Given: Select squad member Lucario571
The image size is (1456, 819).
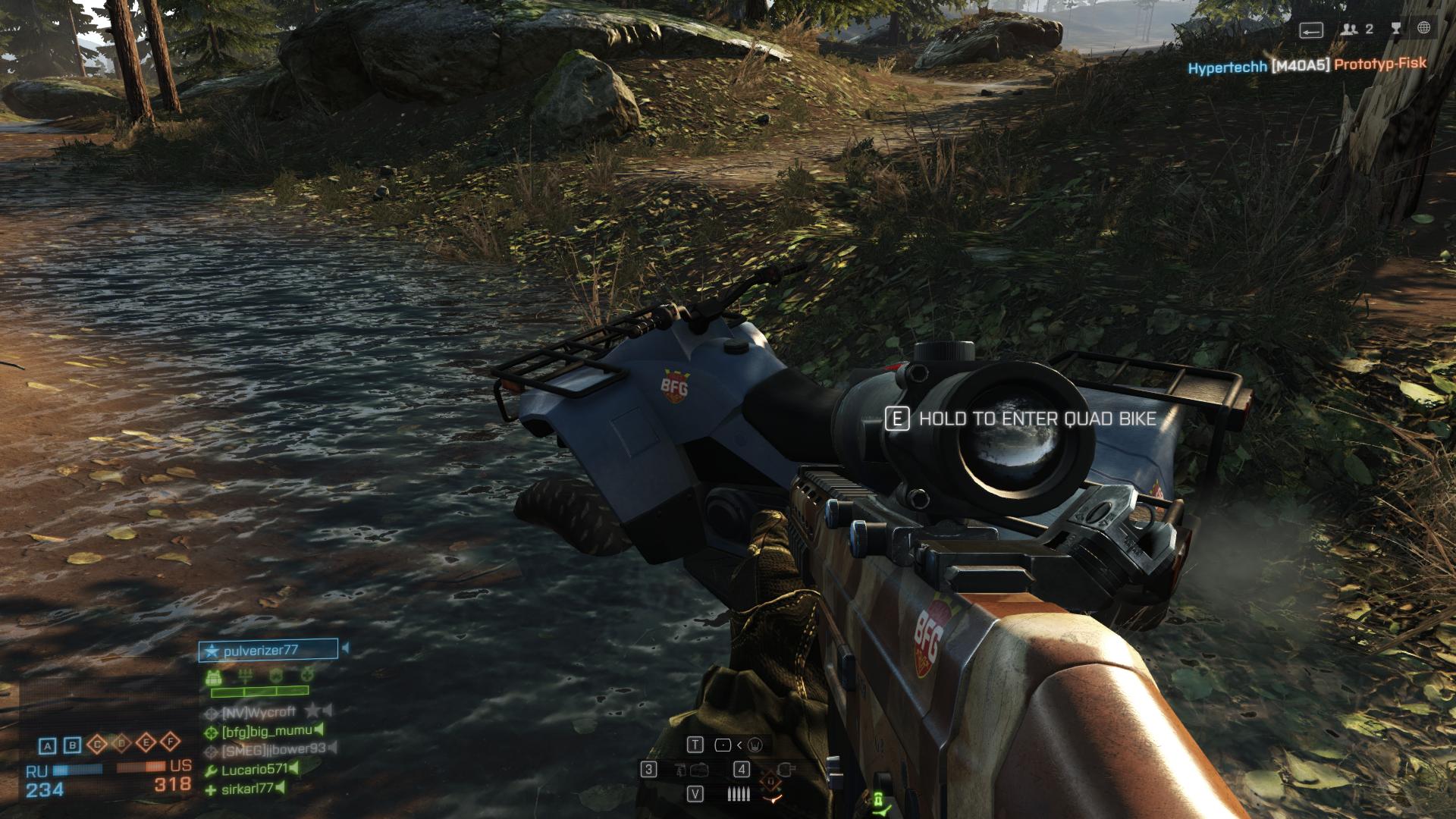Looking at the screenshot, I should pyautogui.click(x=255, y=770).
